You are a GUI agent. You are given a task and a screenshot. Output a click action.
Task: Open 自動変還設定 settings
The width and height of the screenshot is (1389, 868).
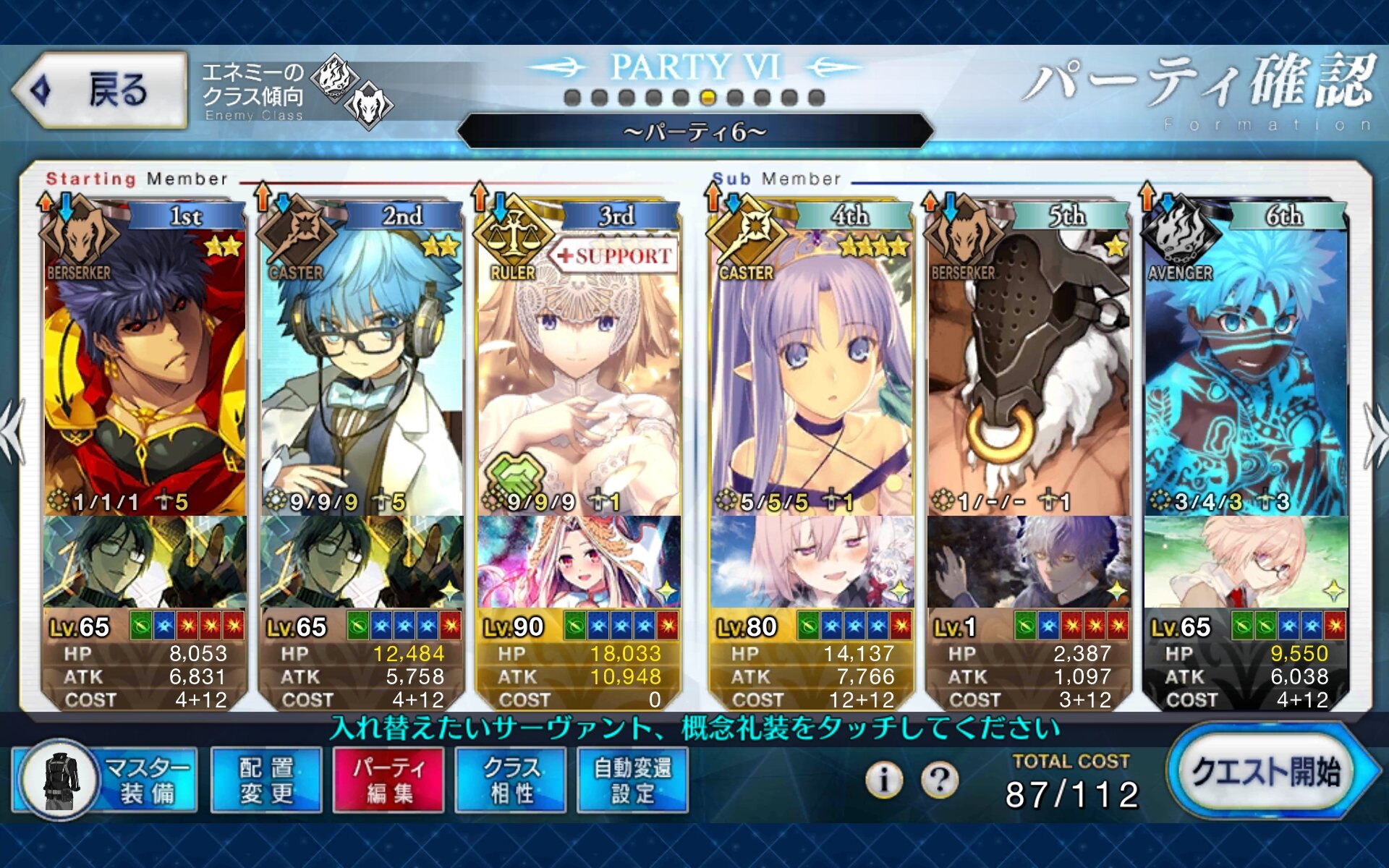point(633,780)
